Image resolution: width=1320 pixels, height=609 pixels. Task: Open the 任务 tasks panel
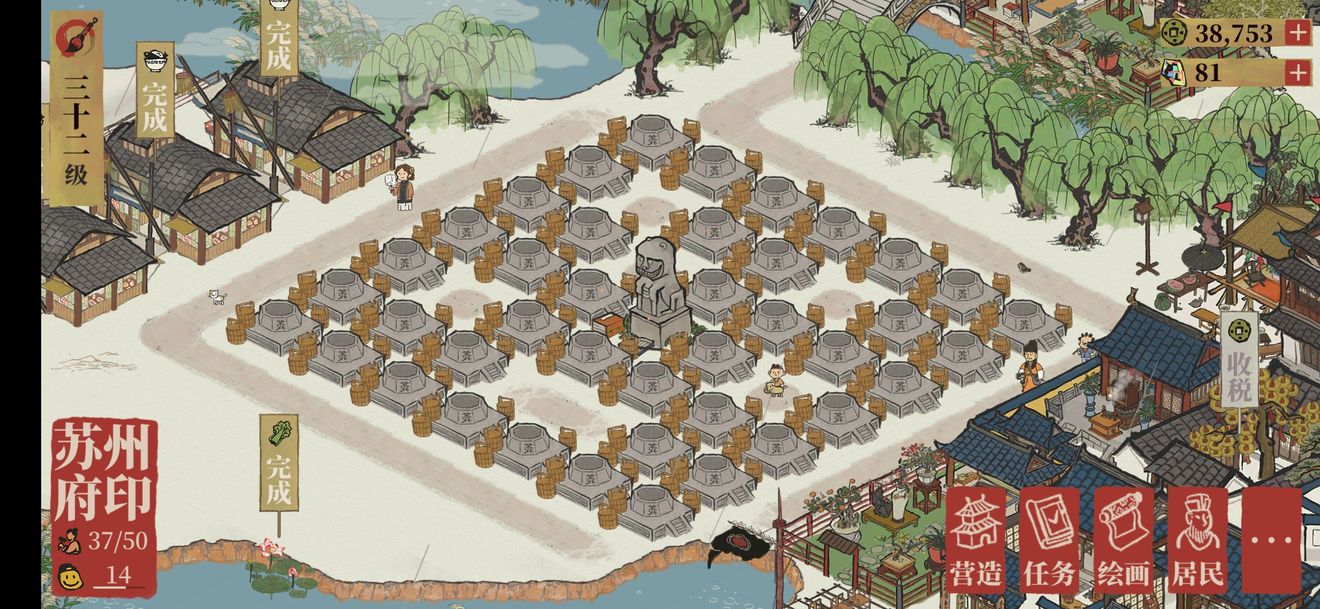tap(1049, 541)
